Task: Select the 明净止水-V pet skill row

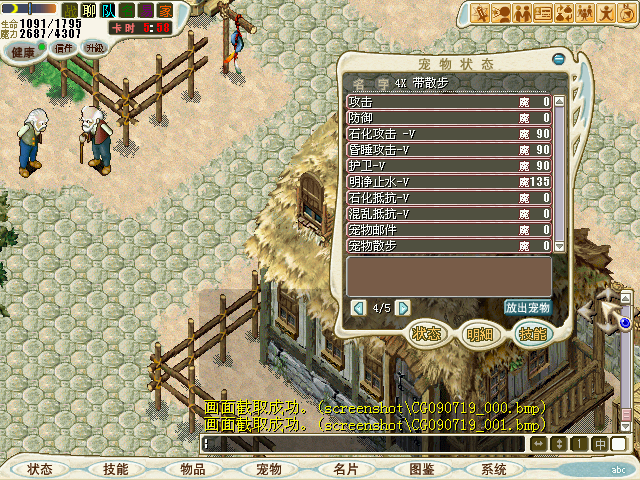Action: pyautogui.click(x=449, y=181)
